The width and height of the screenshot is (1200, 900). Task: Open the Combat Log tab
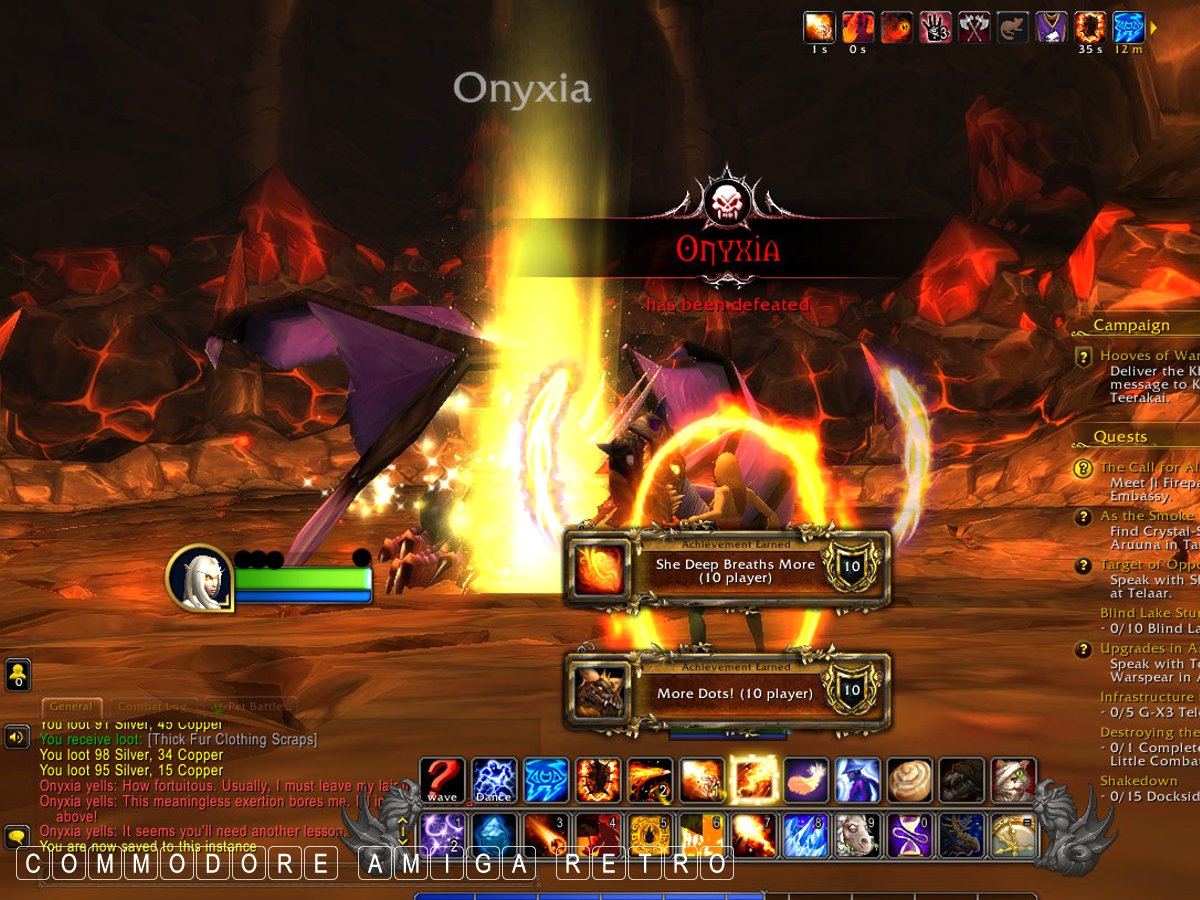pos(153,706)
